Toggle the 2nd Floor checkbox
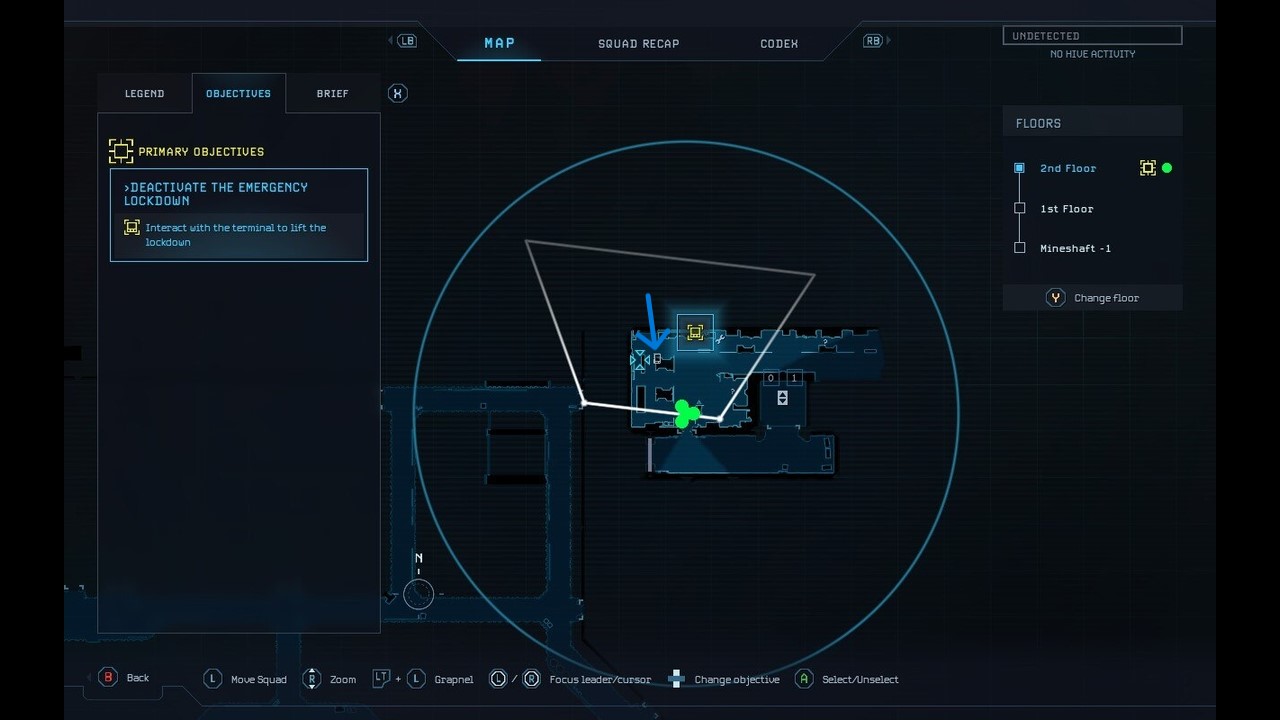Image resolution: width=1280 pixels, height=720 pixels. tap(1020, 168)
